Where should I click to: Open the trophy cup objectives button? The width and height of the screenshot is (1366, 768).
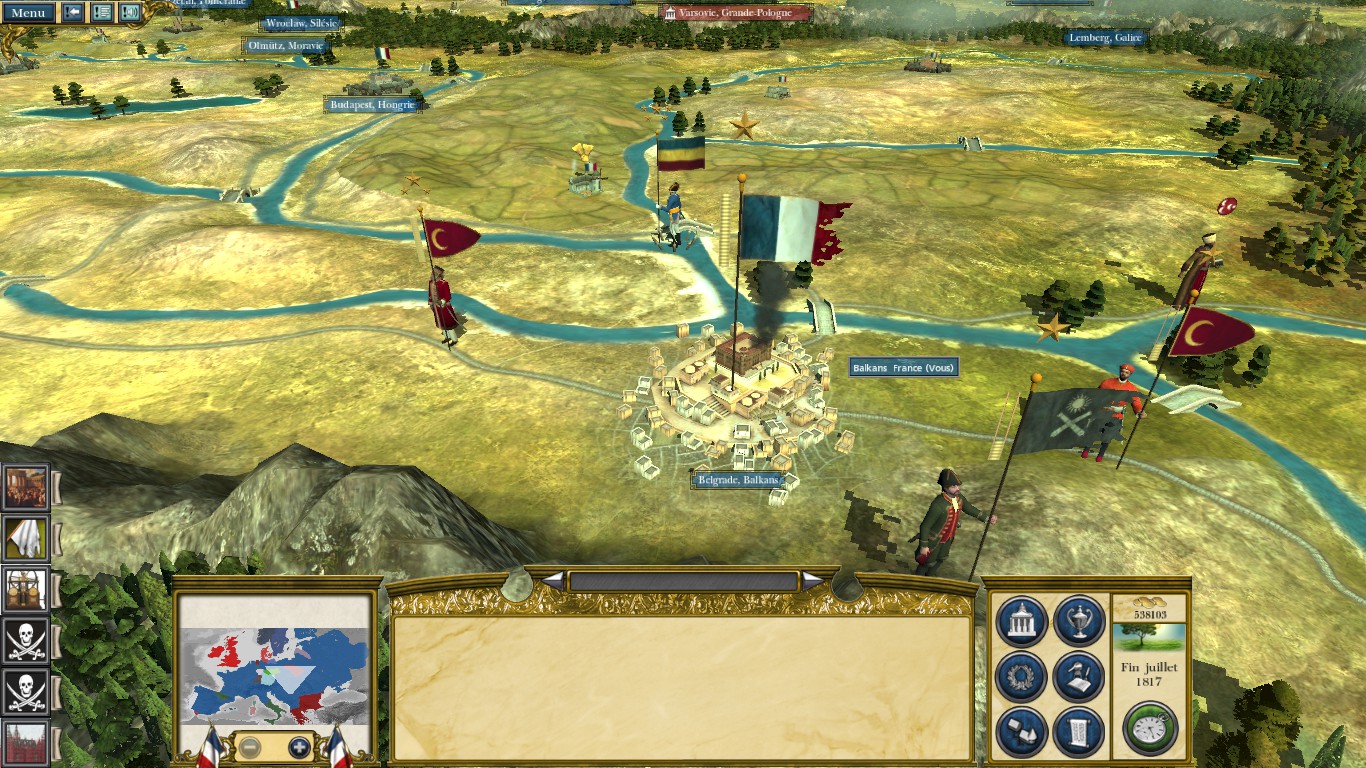pos(1078,622)
